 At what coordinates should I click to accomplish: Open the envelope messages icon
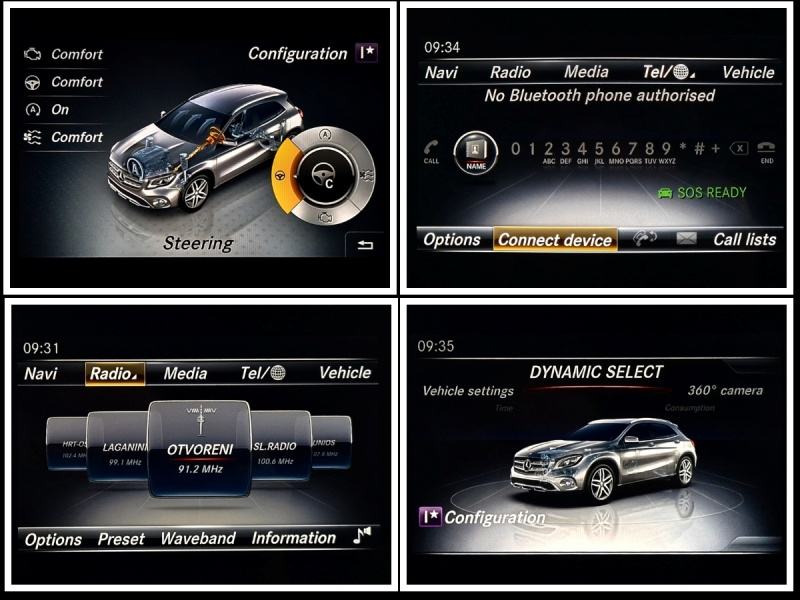click(x=686, y=239)
